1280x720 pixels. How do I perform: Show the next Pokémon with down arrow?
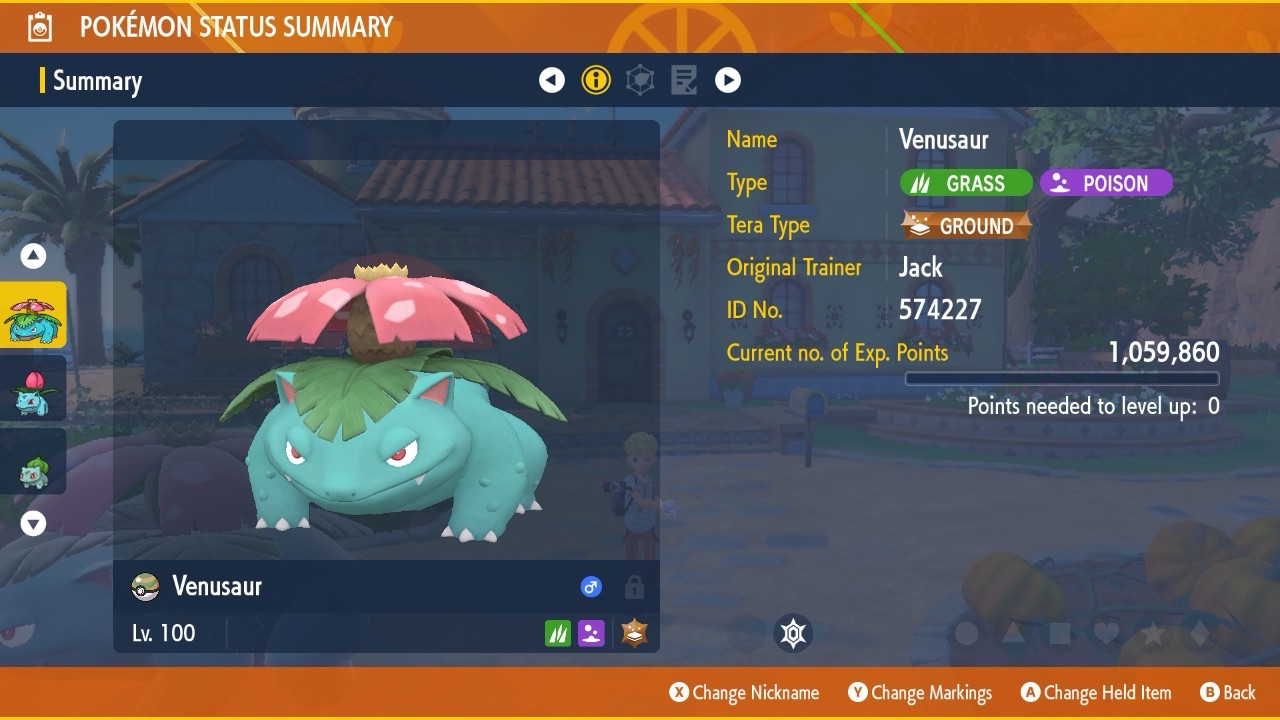click(x=34, y=523)
